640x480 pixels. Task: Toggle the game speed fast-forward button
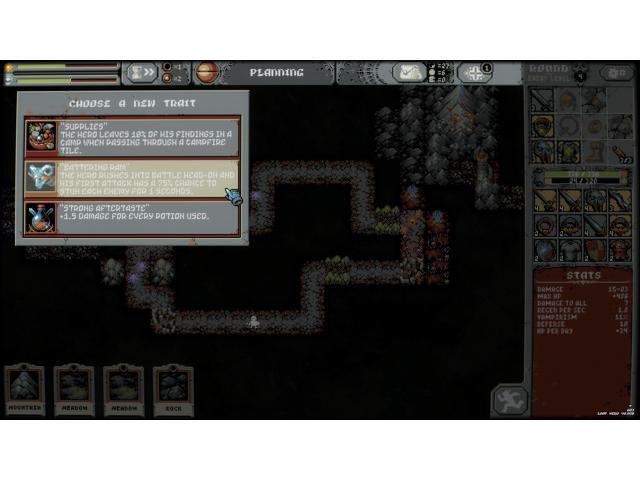tap(142, 73)
